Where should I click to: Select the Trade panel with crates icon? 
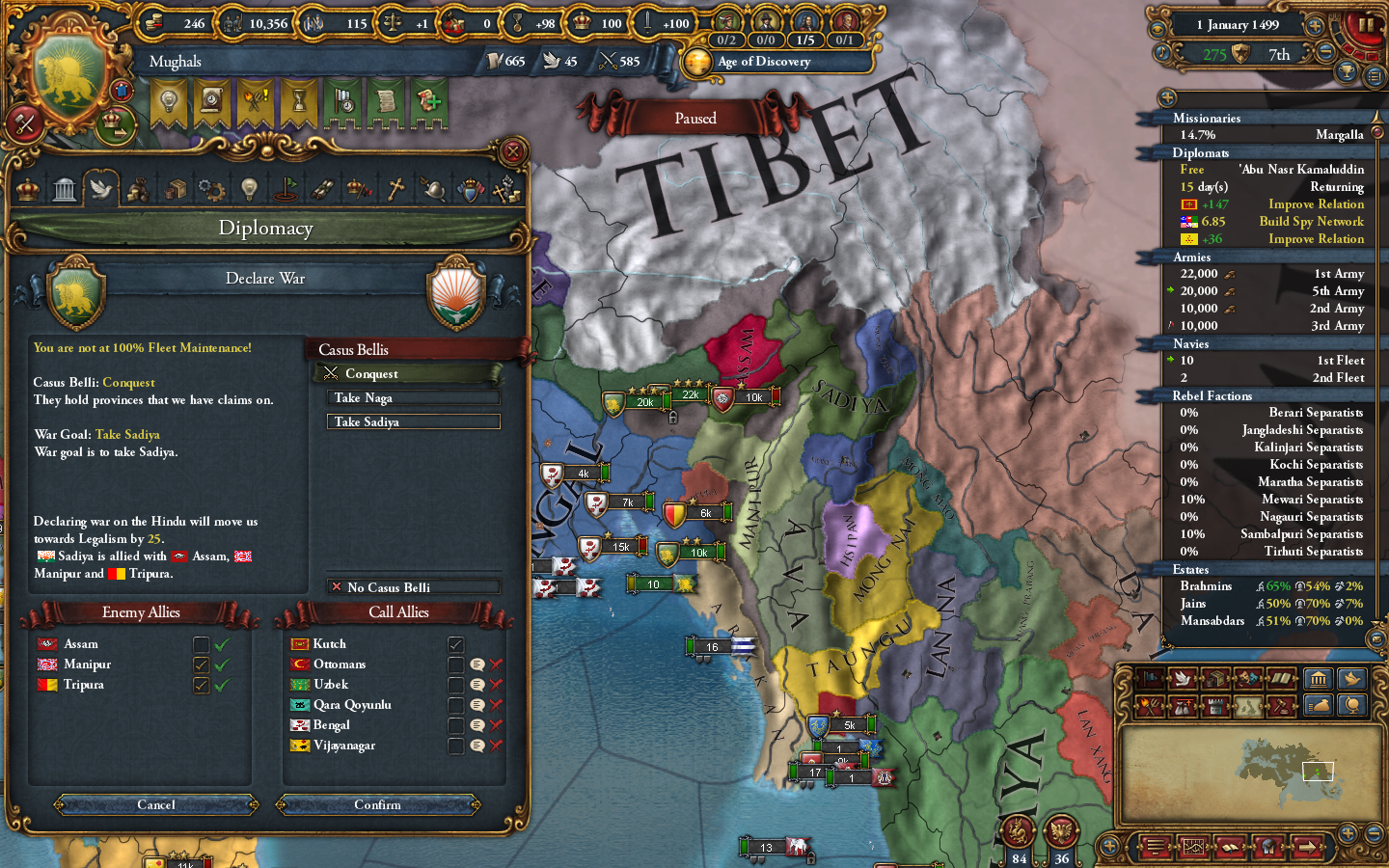coord(176,188)
